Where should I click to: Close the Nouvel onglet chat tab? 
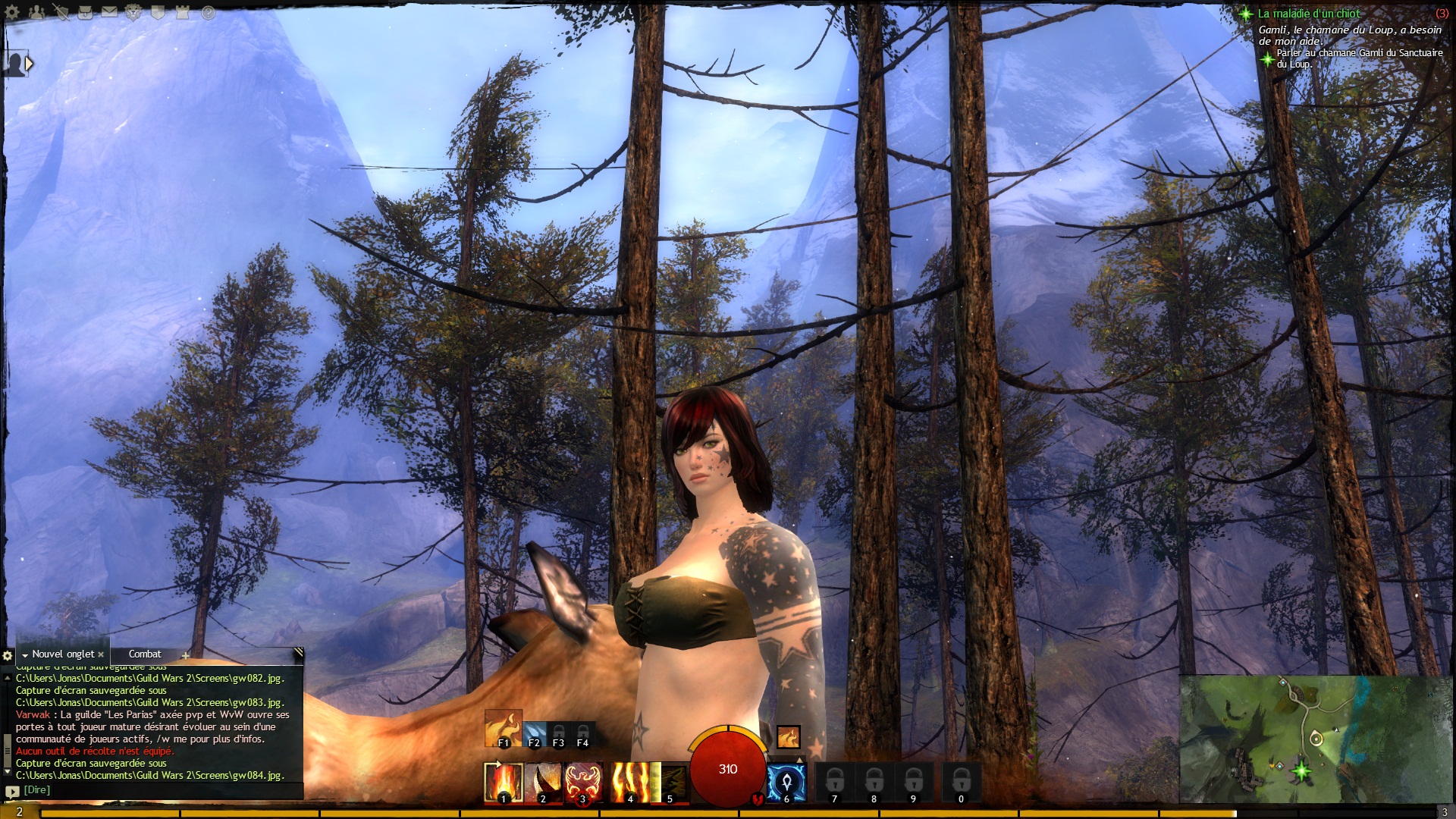[101, 654]
